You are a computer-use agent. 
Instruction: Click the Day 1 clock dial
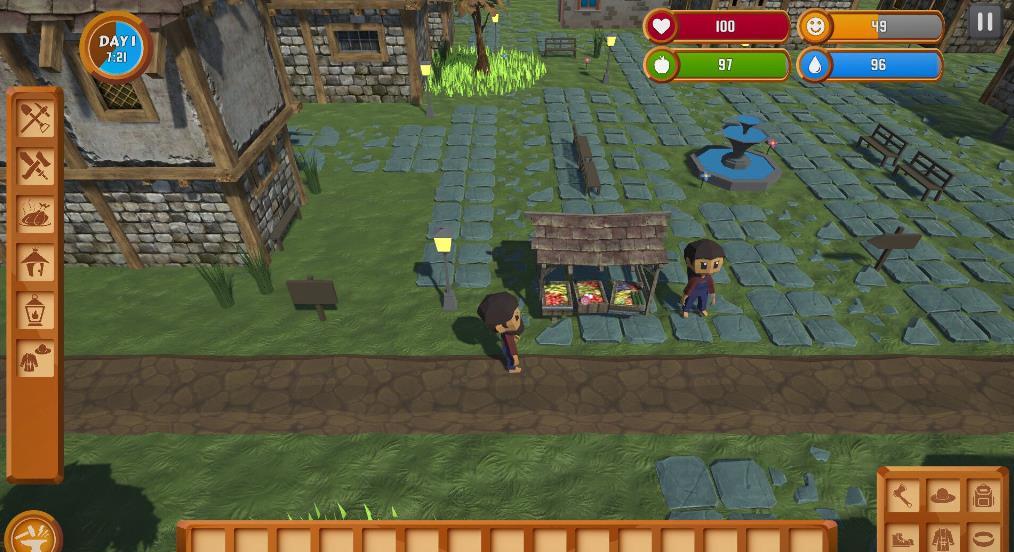tap(116, 47)
